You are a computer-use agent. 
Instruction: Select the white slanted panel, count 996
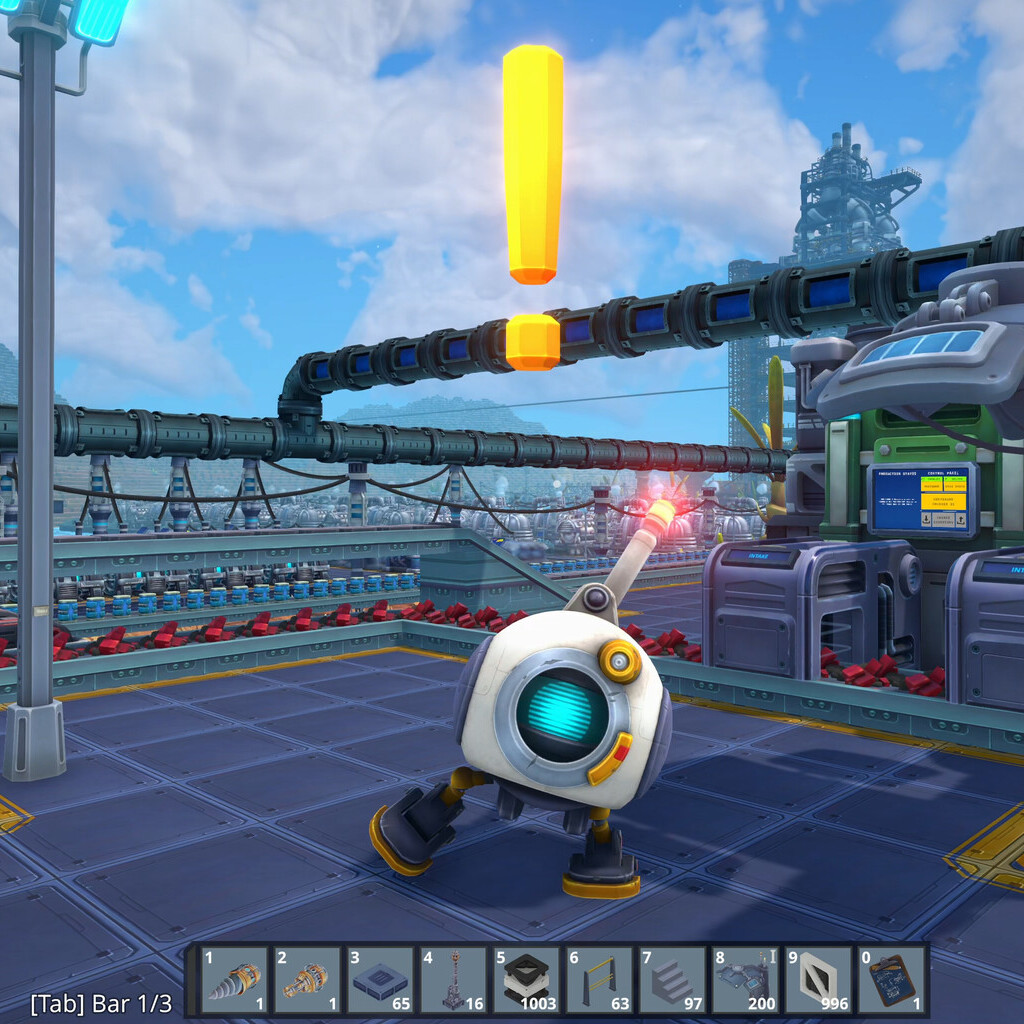818,980
